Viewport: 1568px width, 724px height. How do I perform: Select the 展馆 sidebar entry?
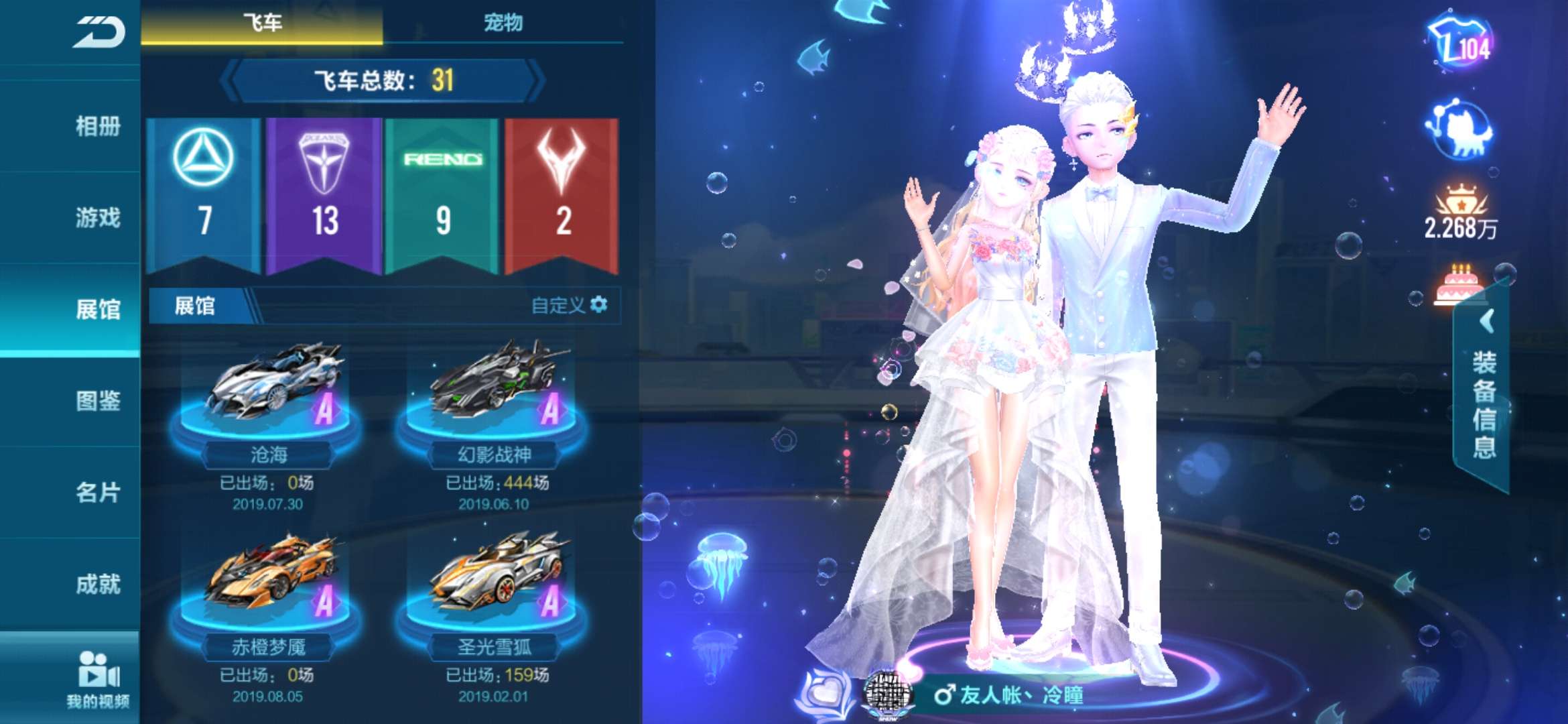[98, 309]
